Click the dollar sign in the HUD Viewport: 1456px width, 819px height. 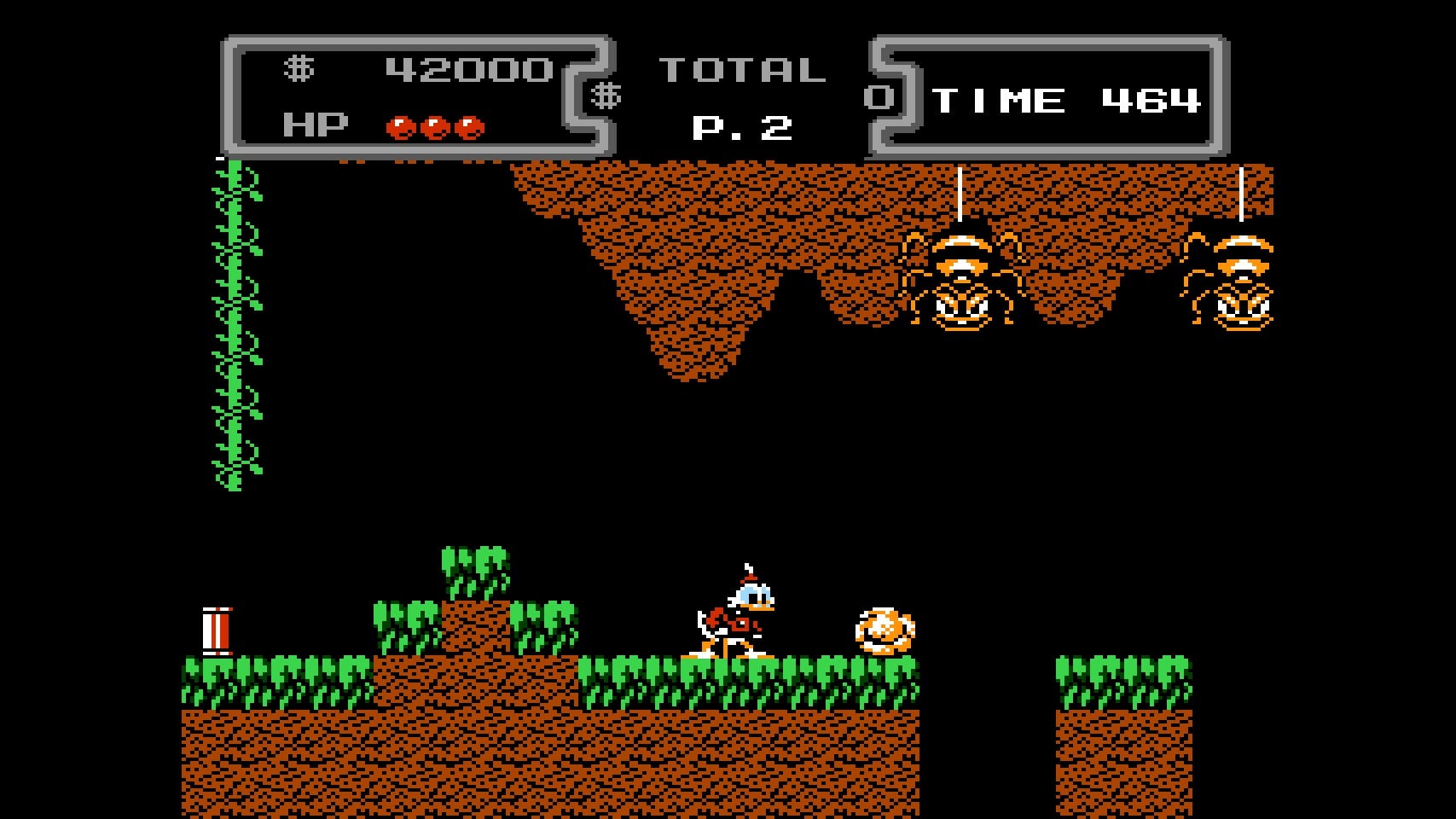[x=300, y=70]
